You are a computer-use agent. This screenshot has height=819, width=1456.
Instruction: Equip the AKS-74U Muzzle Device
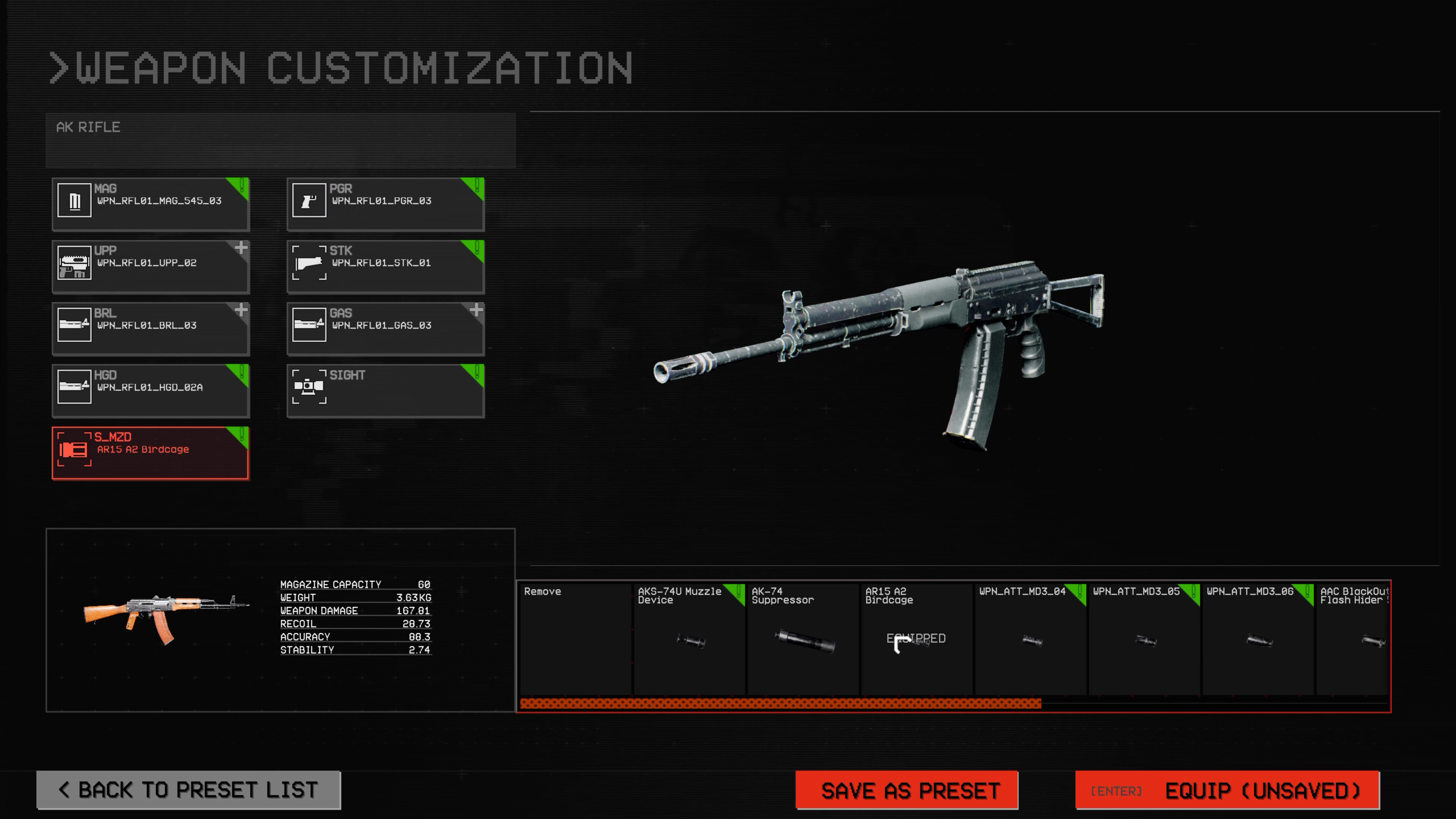pyautogui.click(x=689, y=639)
